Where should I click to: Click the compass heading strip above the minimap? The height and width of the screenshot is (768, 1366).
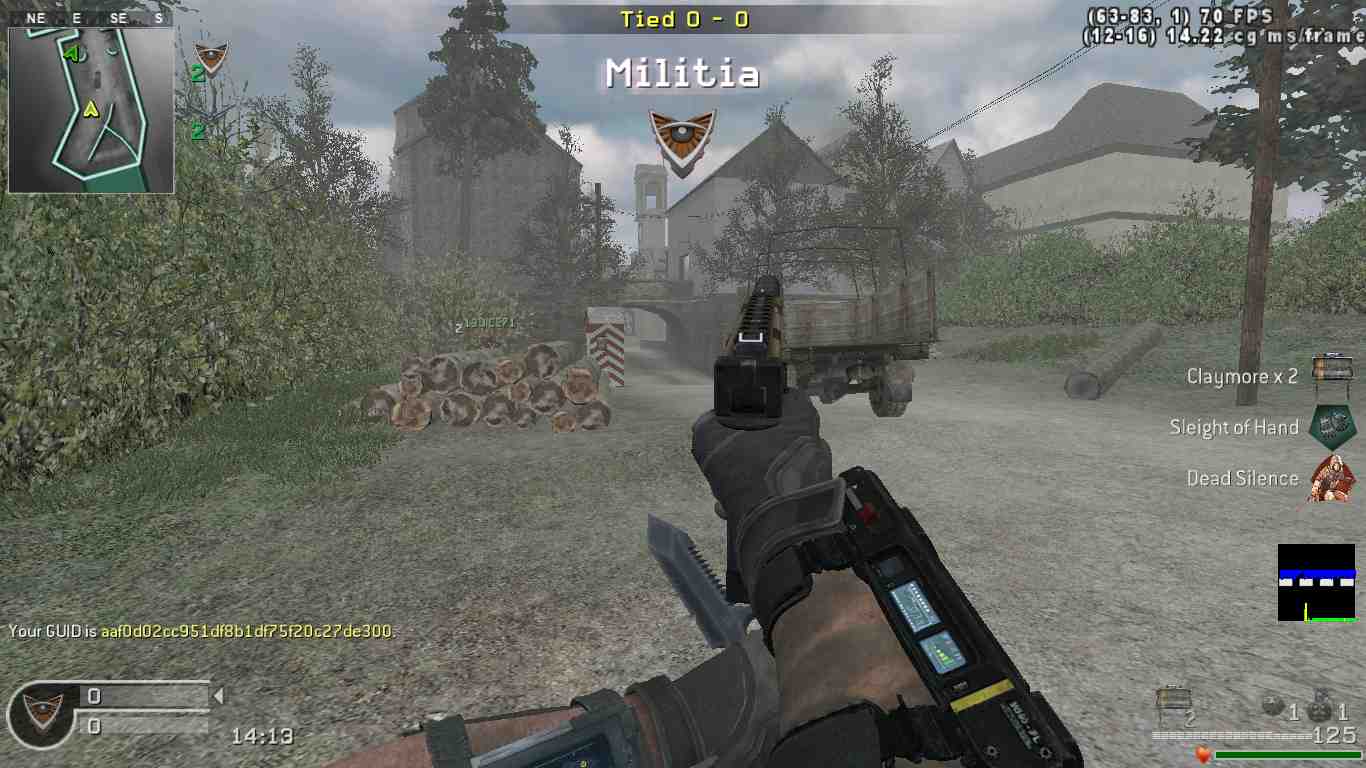coord(90,18)
